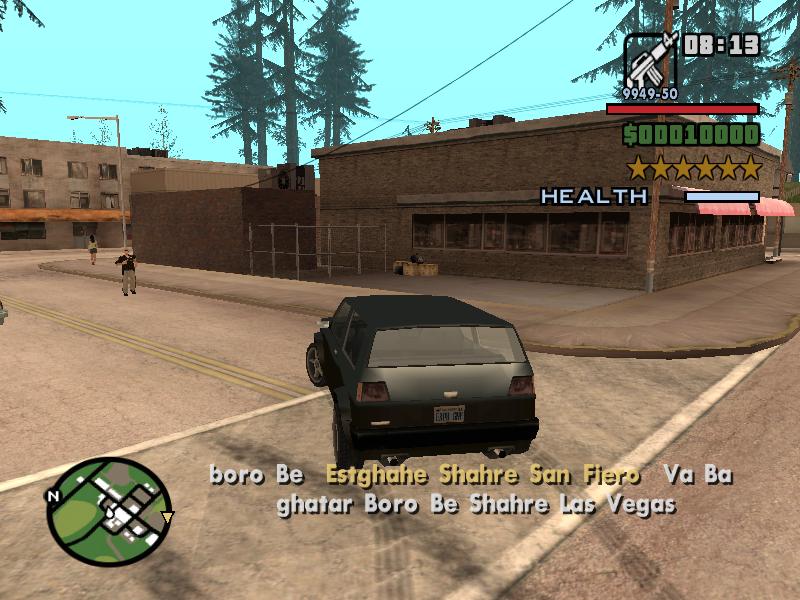
Task: Click the six-star wanted level indicator
Action: [693, 167]
